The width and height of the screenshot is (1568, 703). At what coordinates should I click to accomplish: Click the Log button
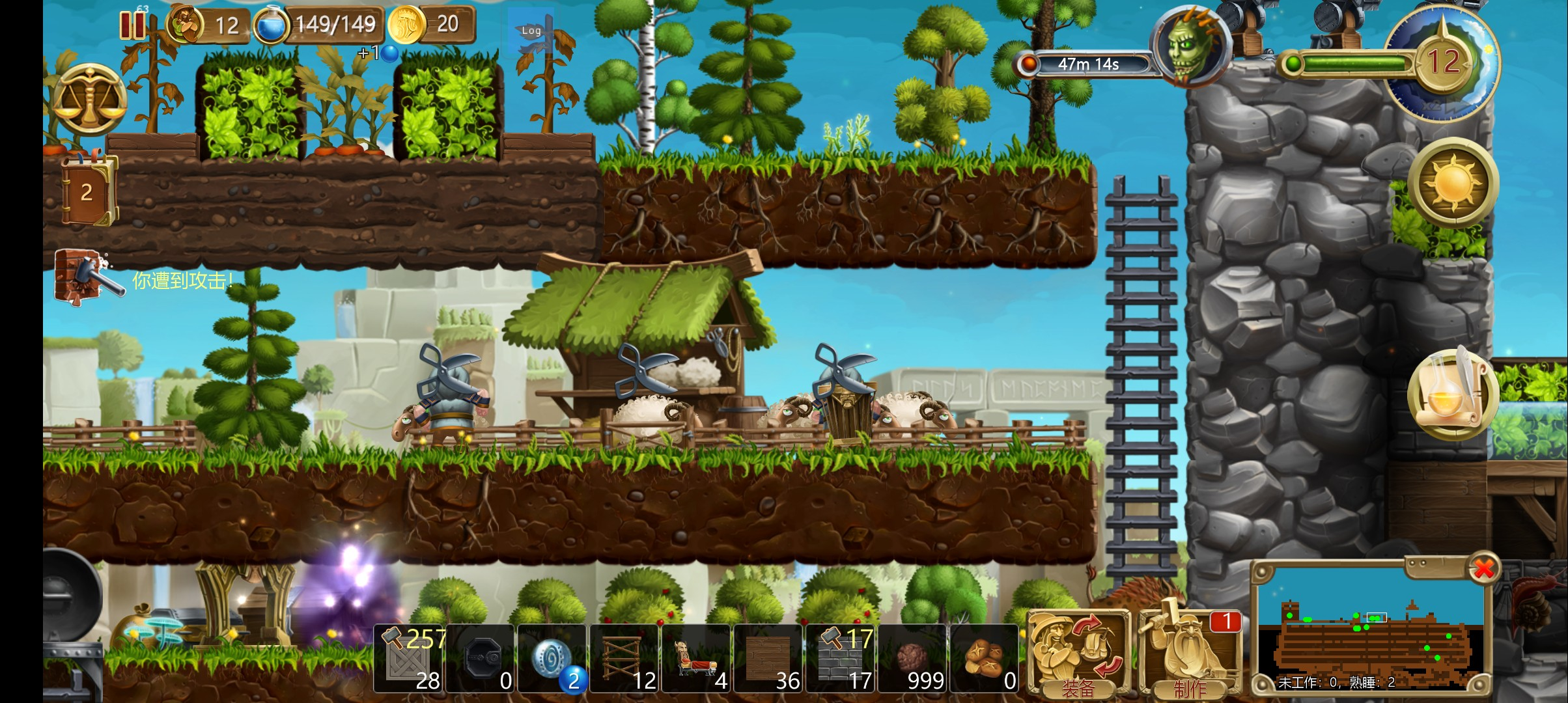click(531, 31)
